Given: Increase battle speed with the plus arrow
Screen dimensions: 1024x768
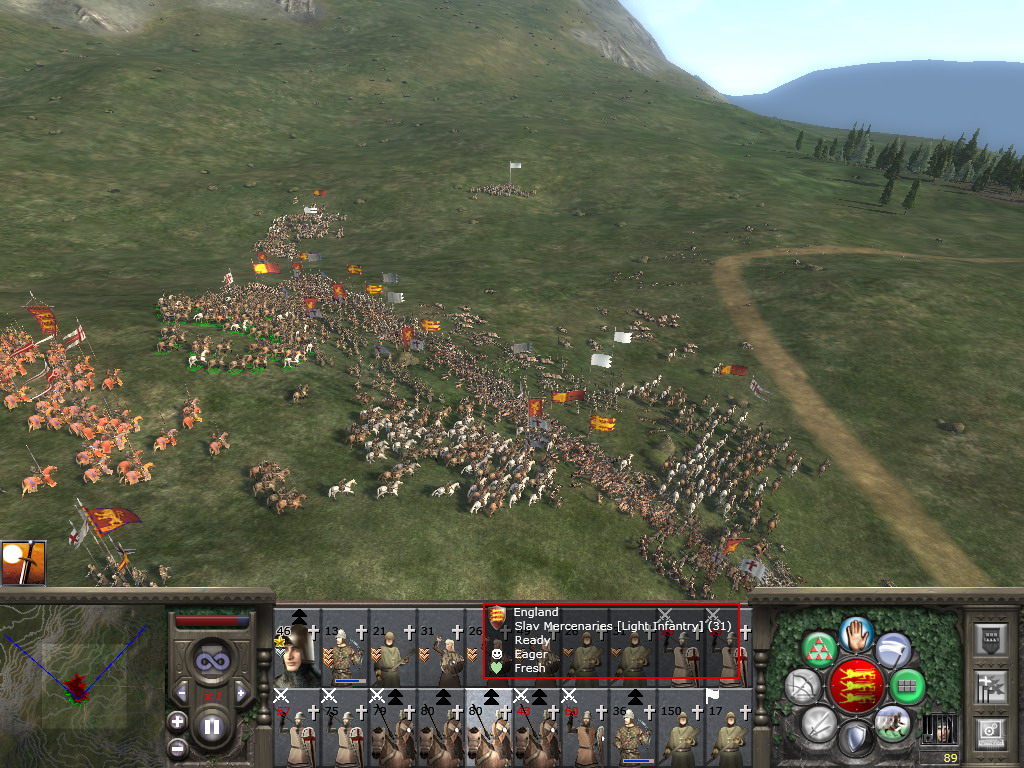Looking at the screenshot, I should tap(240, 692).
